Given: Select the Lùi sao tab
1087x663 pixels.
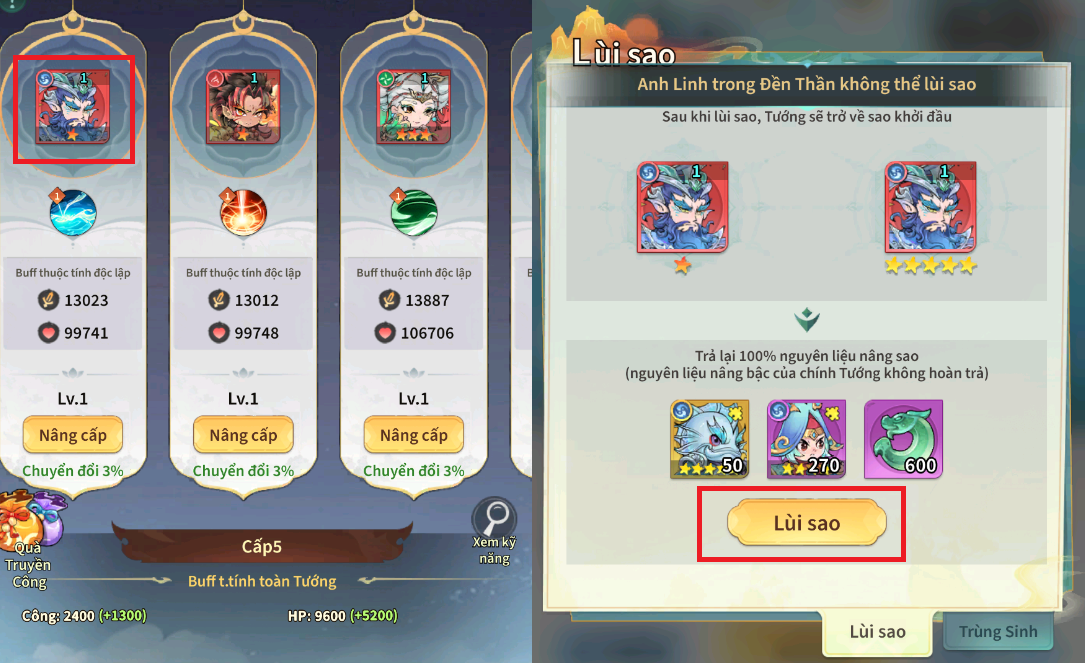Looking at the screenshot, I should pos(877,631).
